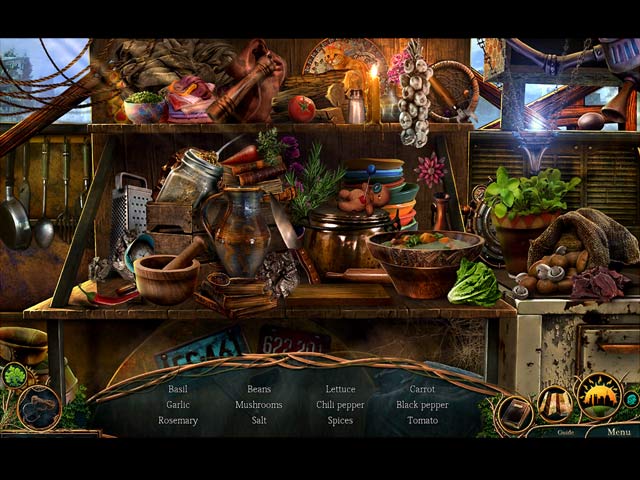
Task: Open the Guide
Action: coord(566,432)
